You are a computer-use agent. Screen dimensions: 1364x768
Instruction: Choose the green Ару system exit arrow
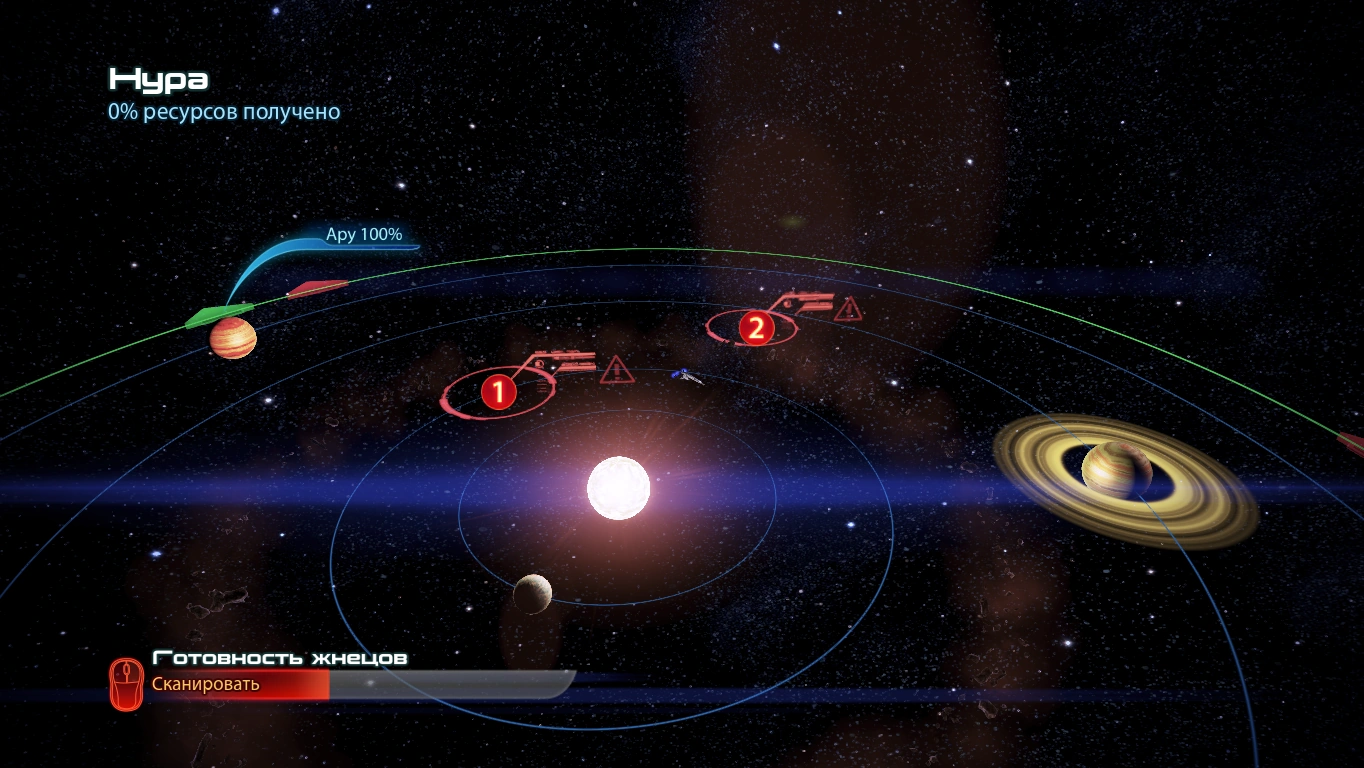pos(218,315)
